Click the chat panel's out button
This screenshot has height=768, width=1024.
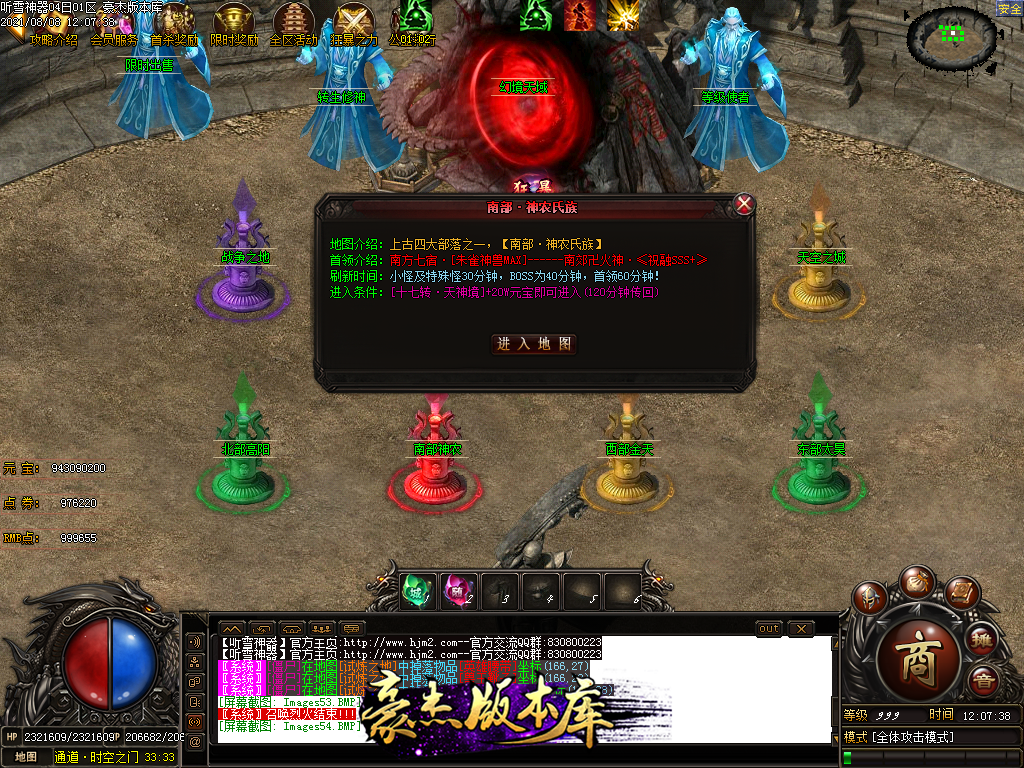(768, 628)
